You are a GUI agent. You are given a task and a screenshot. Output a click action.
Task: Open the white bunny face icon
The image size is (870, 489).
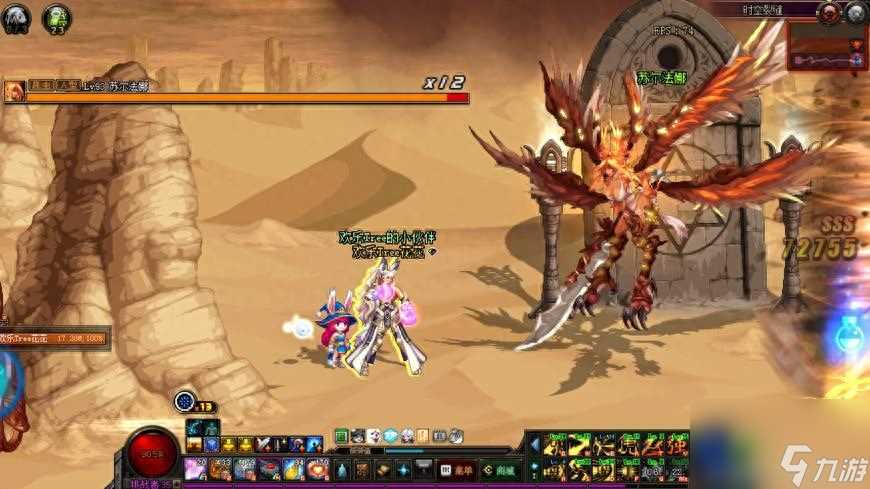coord(373,436)
